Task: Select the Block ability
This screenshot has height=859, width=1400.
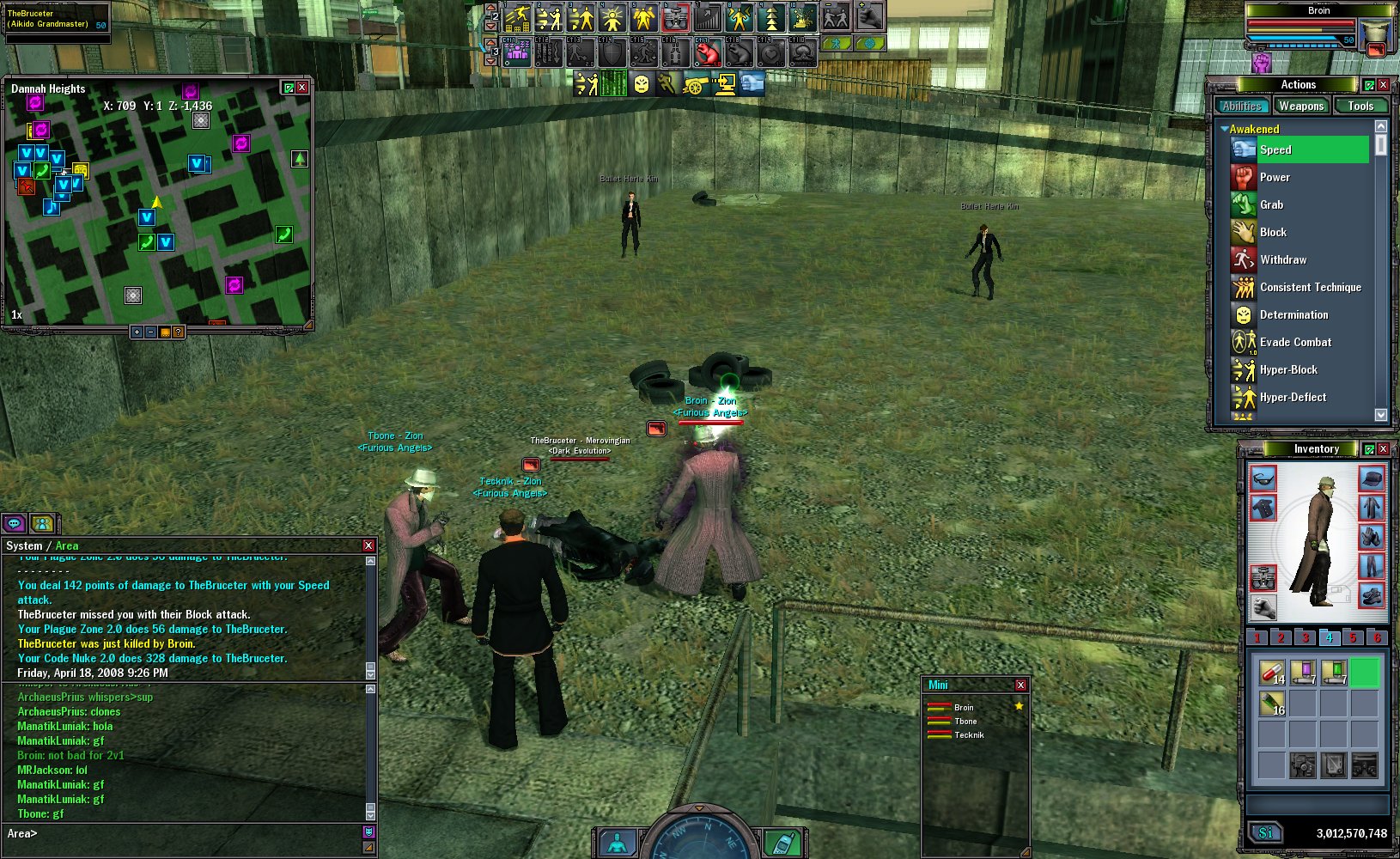Action: 1273,232
